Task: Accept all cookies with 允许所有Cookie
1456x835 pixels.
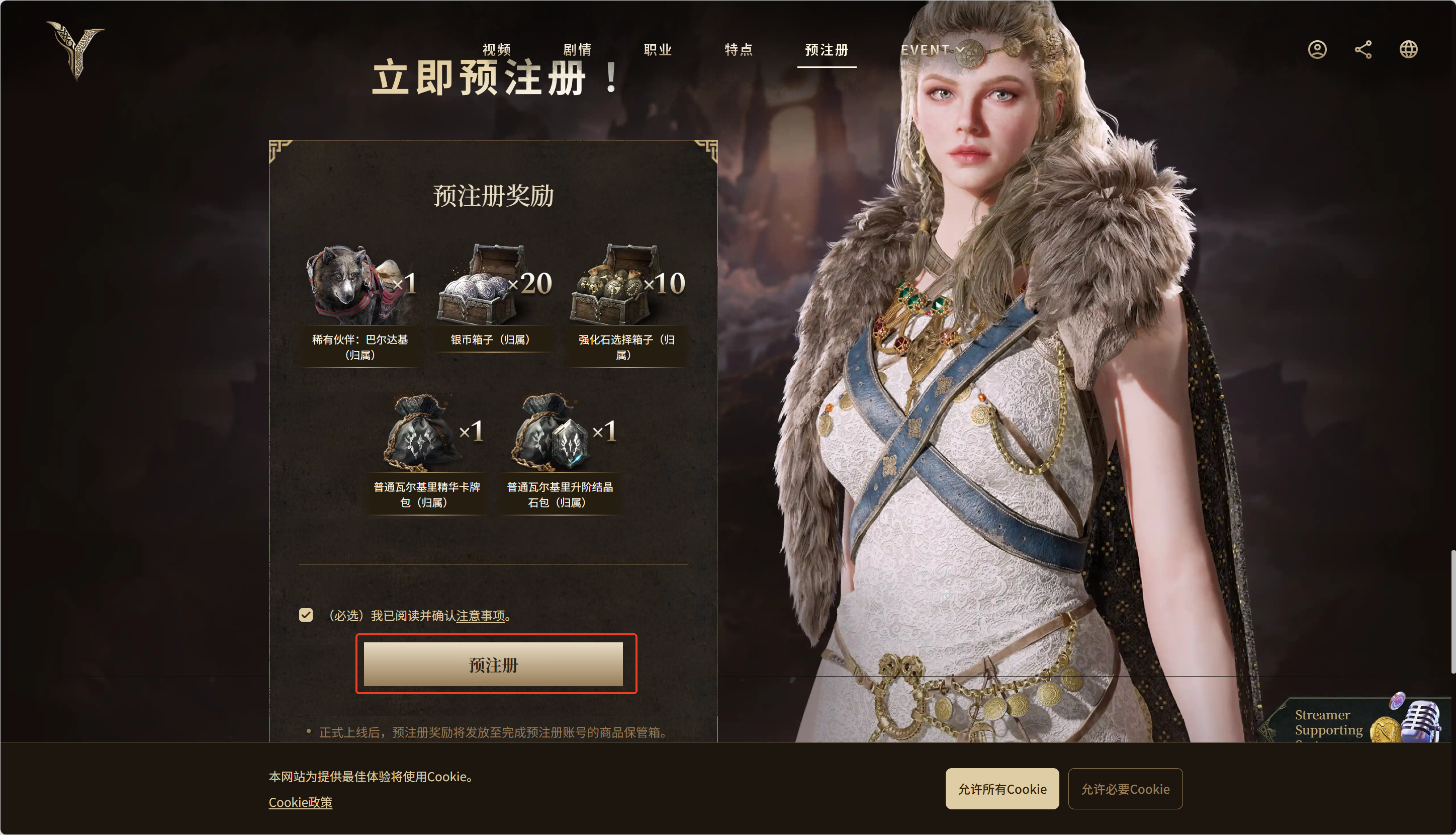Action: pyautogui.click(x=1002, y=789)
